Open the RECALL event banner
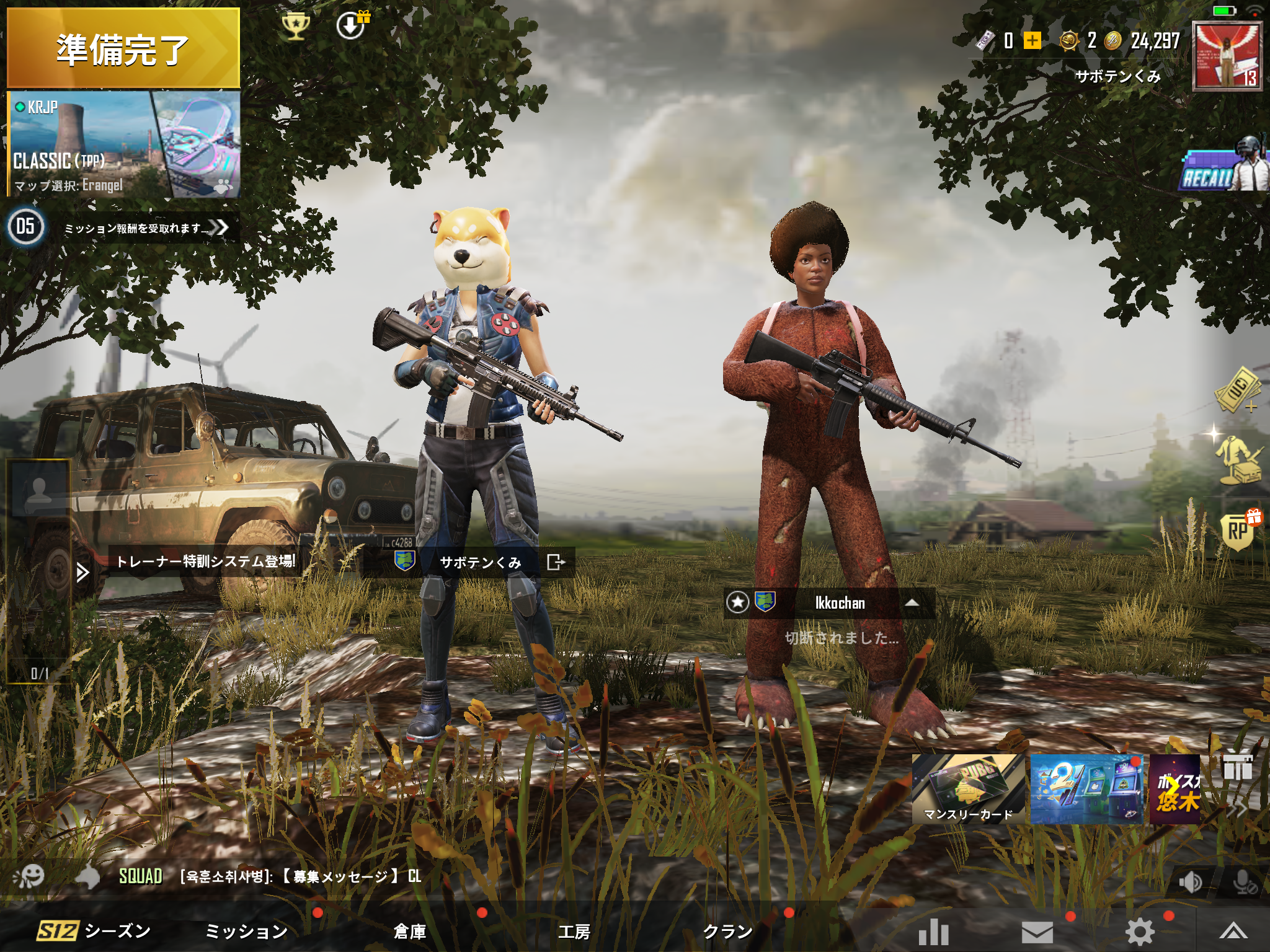This screenshot has height=952, width=1270. [x=1222, y=167]
